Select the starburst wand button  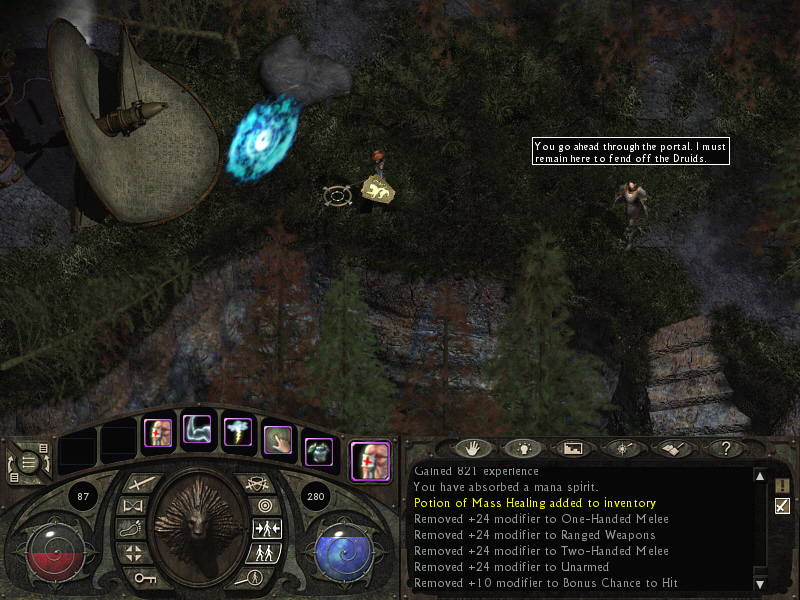pos(621,449)
